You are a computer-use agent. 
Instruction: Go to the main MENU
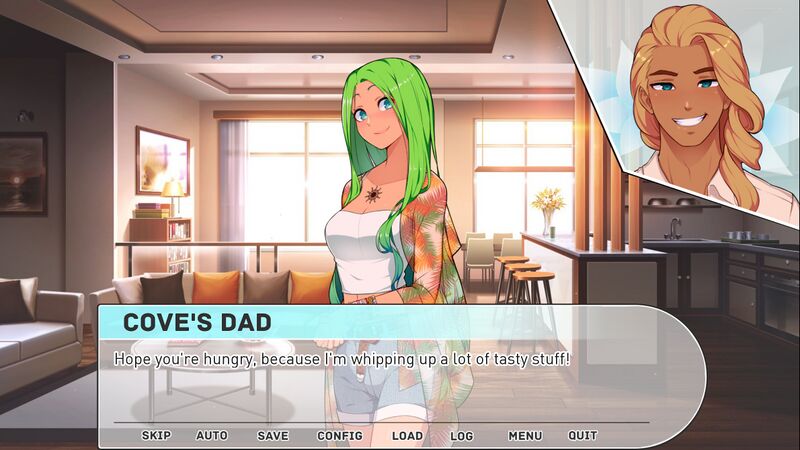coord(525,436)
